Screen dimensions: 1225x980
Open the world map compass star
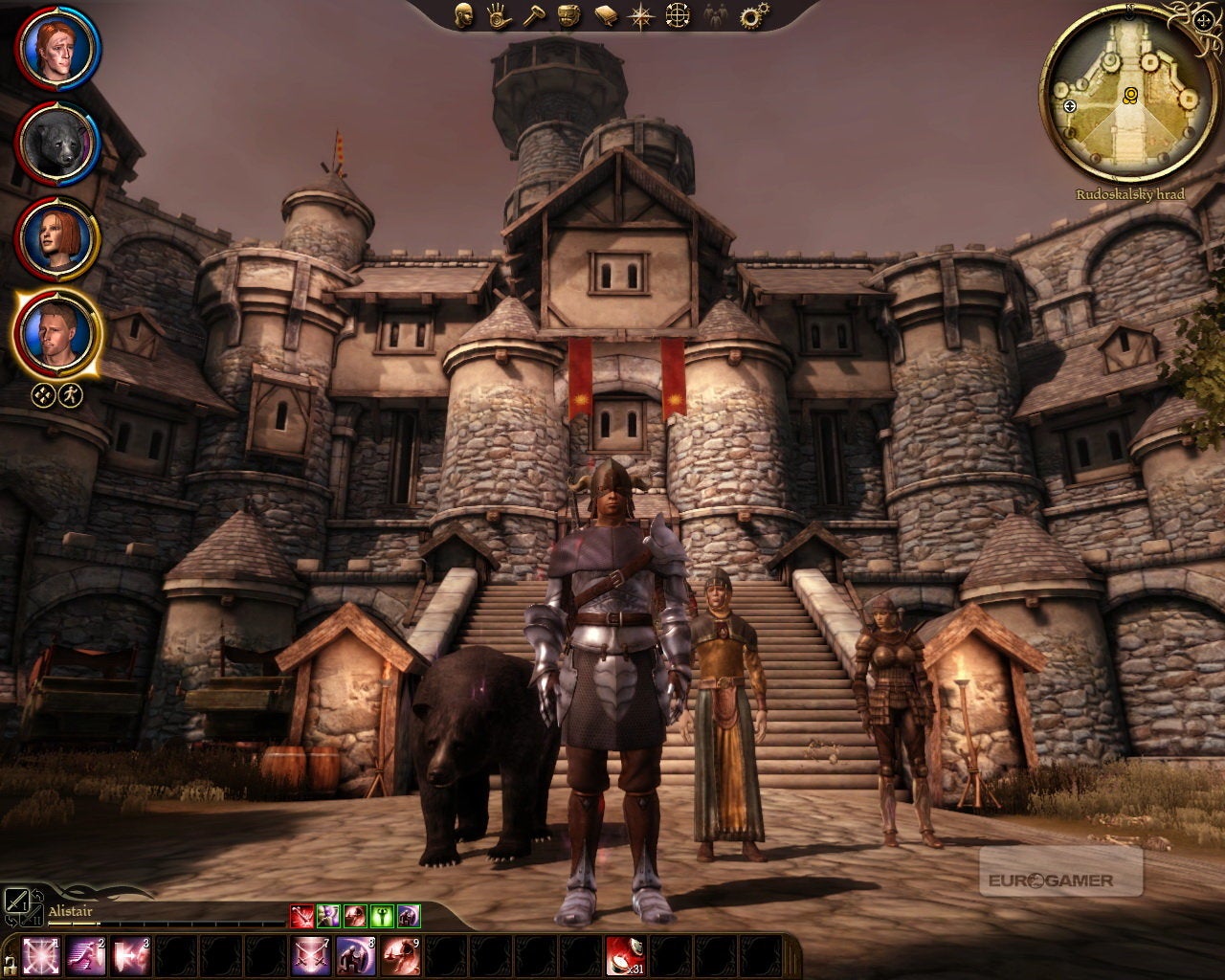tap(640, 14)
